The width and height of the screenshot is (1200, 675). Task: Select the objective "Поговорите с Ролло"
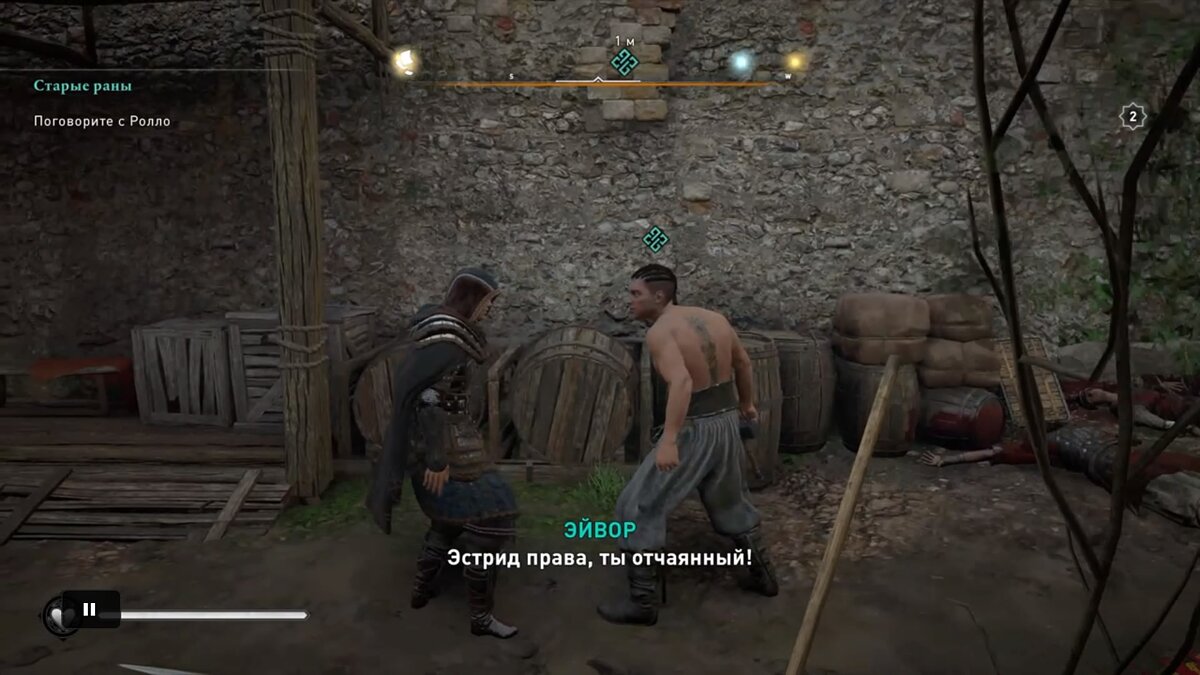(x=102, y=121)
